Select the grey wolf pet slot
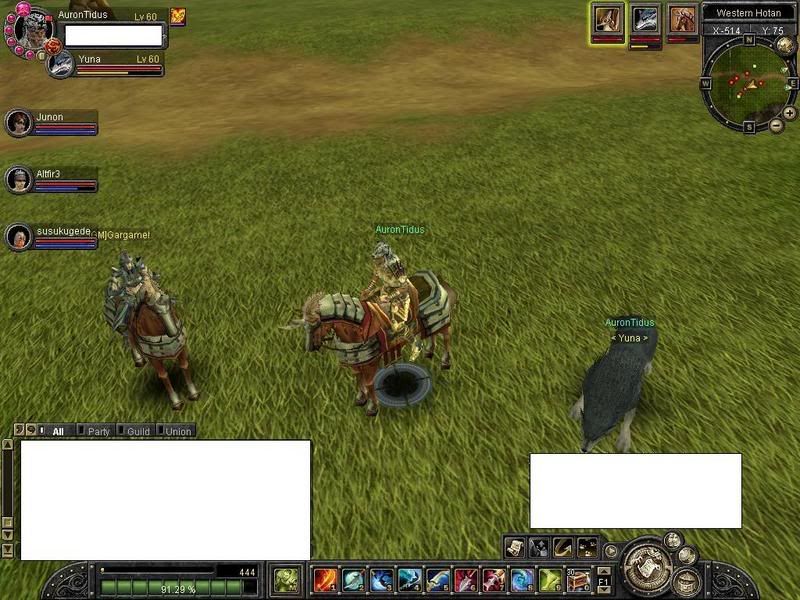The height and width of the screenshot is (600, 800). 645,19
